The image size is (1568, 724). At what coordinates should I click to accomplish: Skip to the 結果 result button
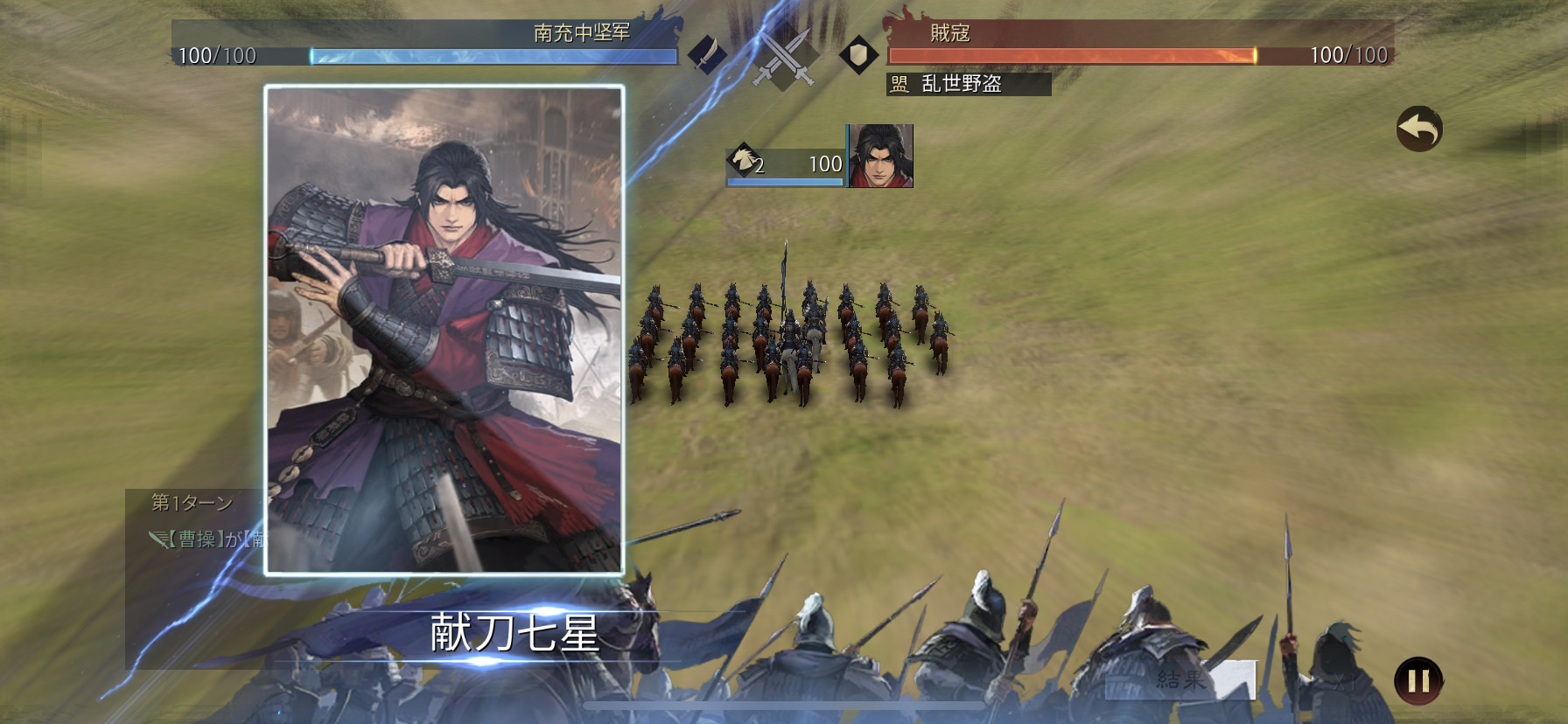[1181, 679]
